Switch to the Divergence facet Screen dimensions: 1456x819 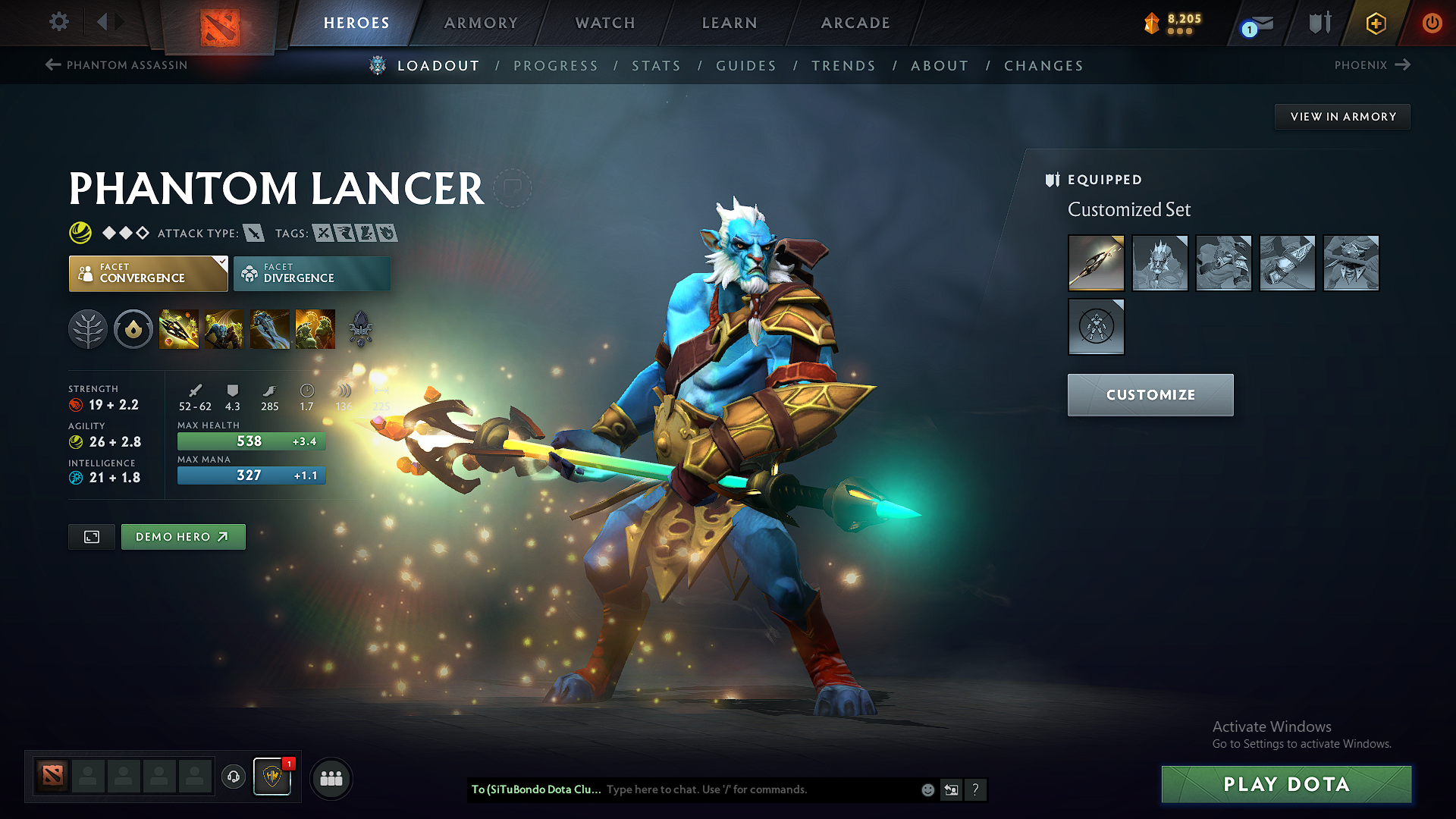312,273
